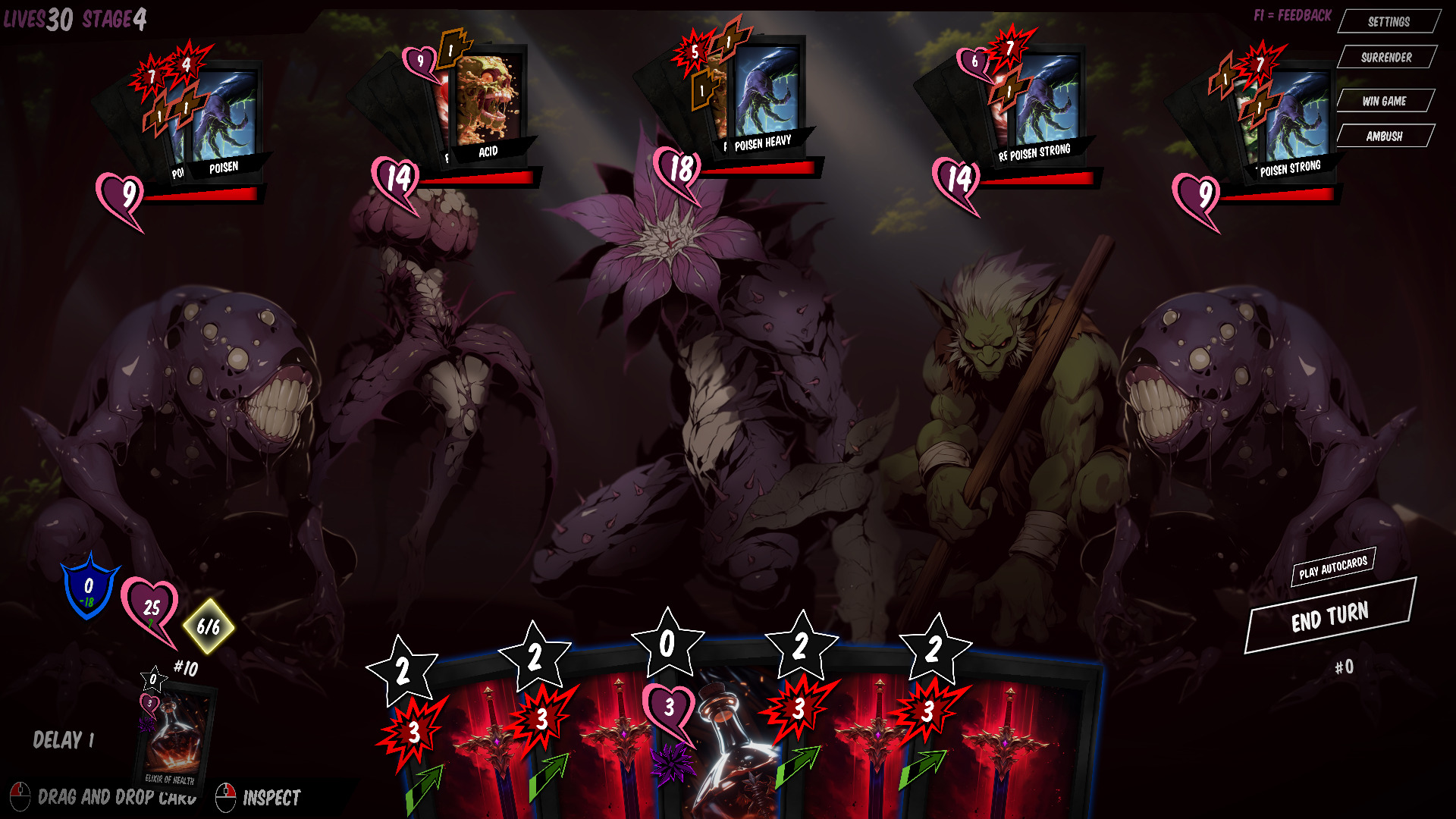End the current turn
This screenshot has width=1456, height=819.
1330,617
